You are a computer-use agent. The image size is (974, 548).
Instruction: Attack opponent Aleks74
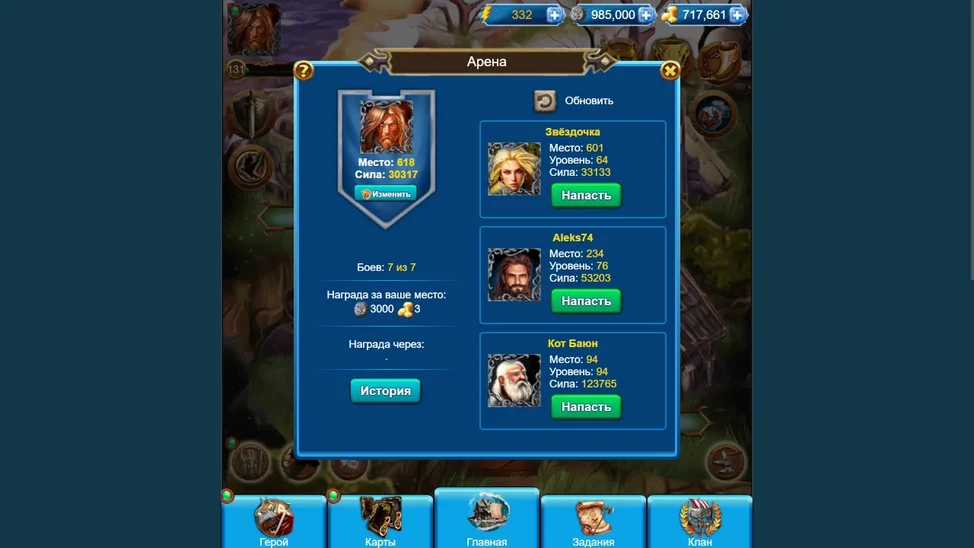pos(586,301)
